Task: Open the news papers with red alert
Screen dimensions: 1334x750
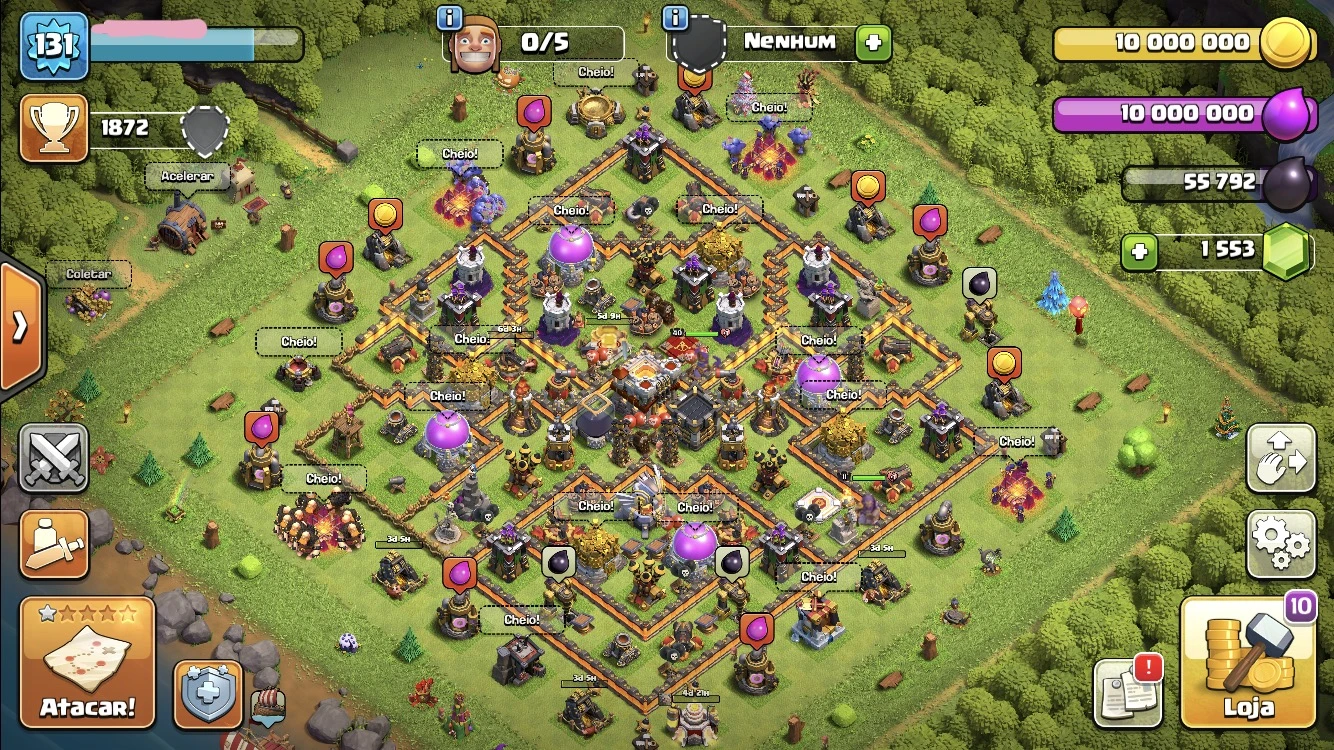Action: coord(1127,689)
